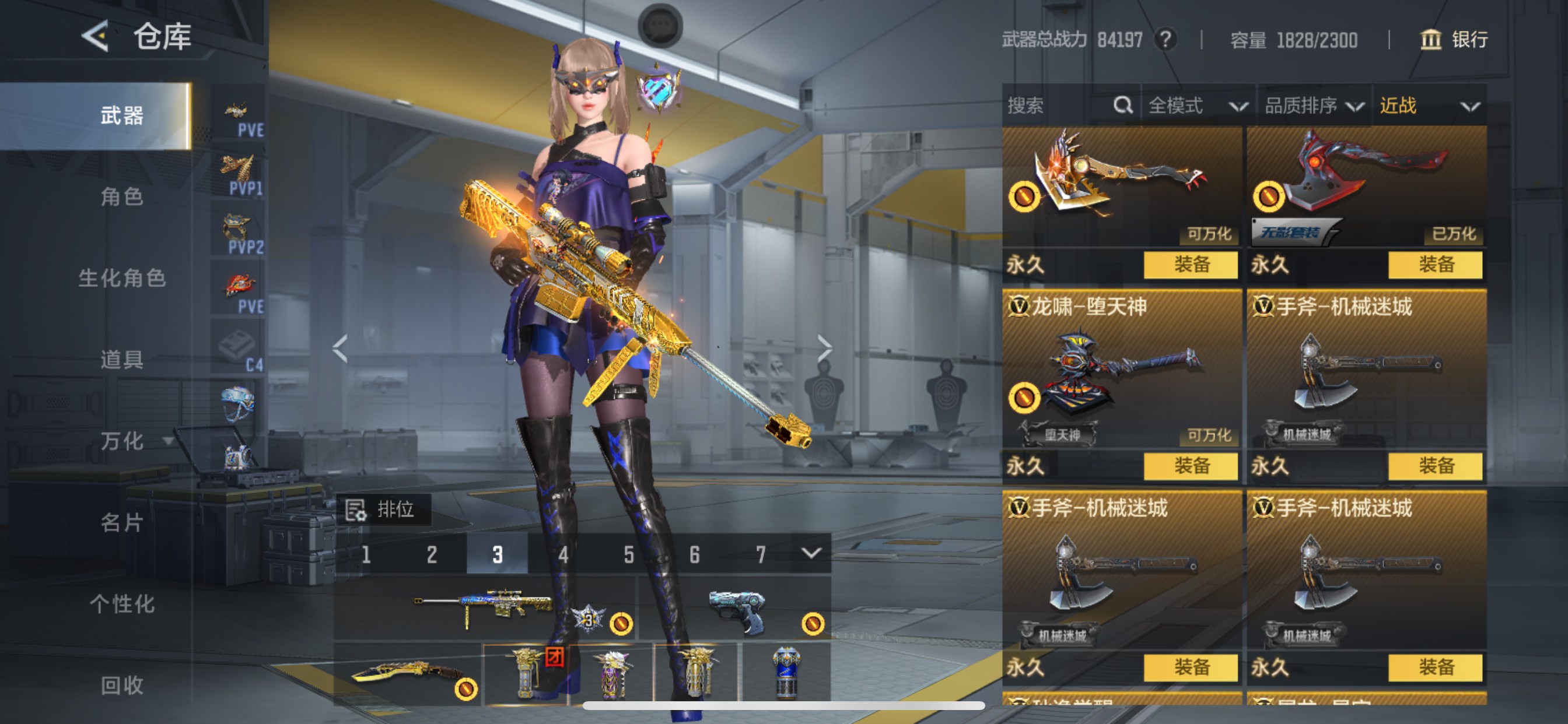Open the 名片 section
1568x724 pixels.
click(122, 522)
